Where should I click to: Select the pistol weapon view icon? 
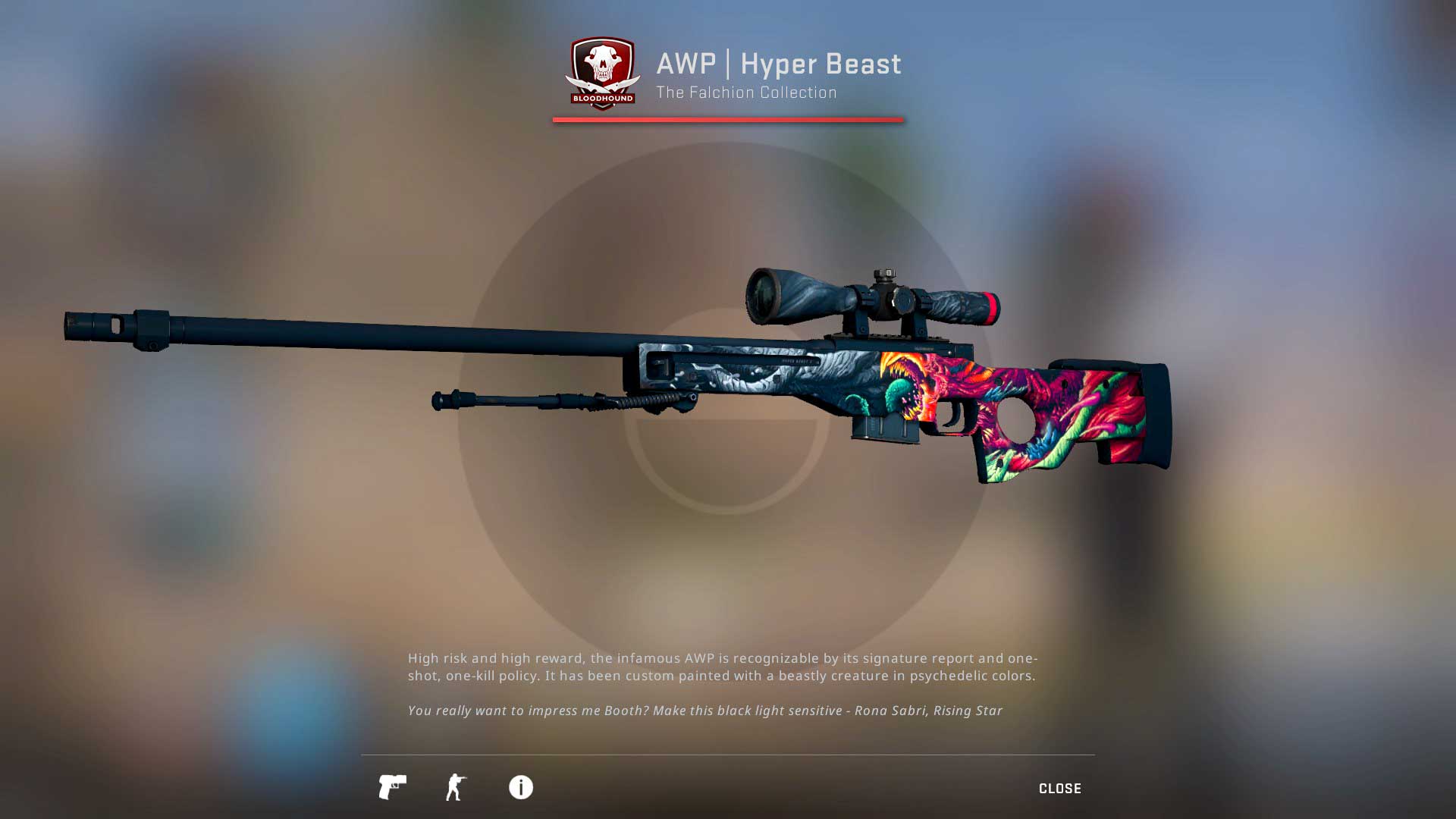pyautogui.click(x=392, y=787)
